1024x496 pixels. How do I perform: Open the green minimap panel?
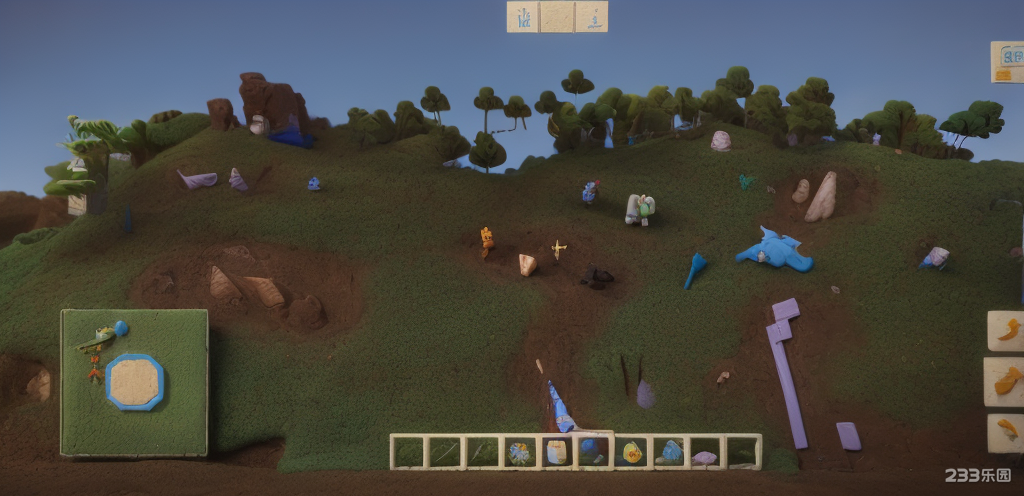coord(134,382)
